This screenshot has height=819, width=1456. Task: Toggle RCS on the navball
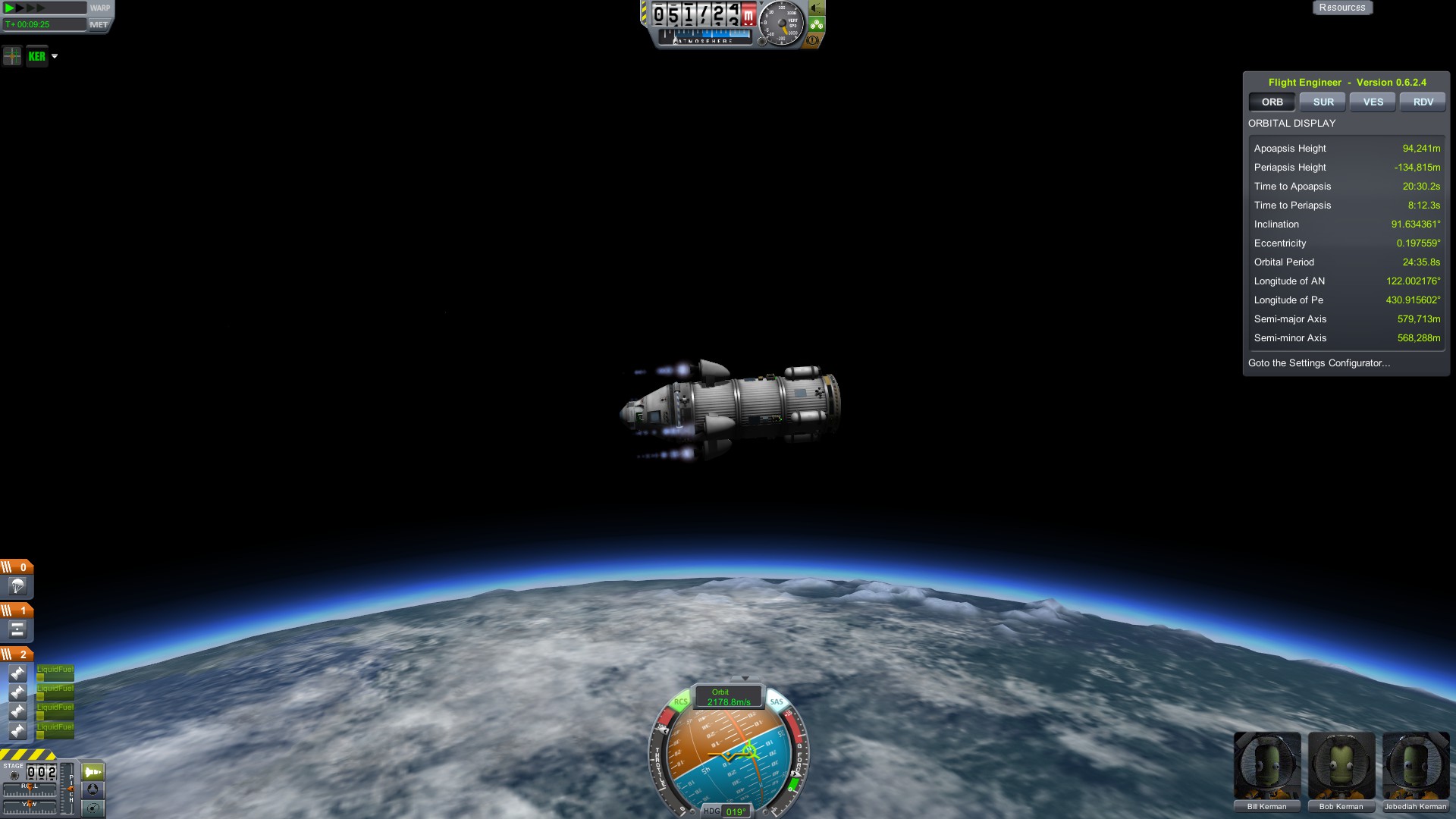pyautogui.click(x=680, y=701)
